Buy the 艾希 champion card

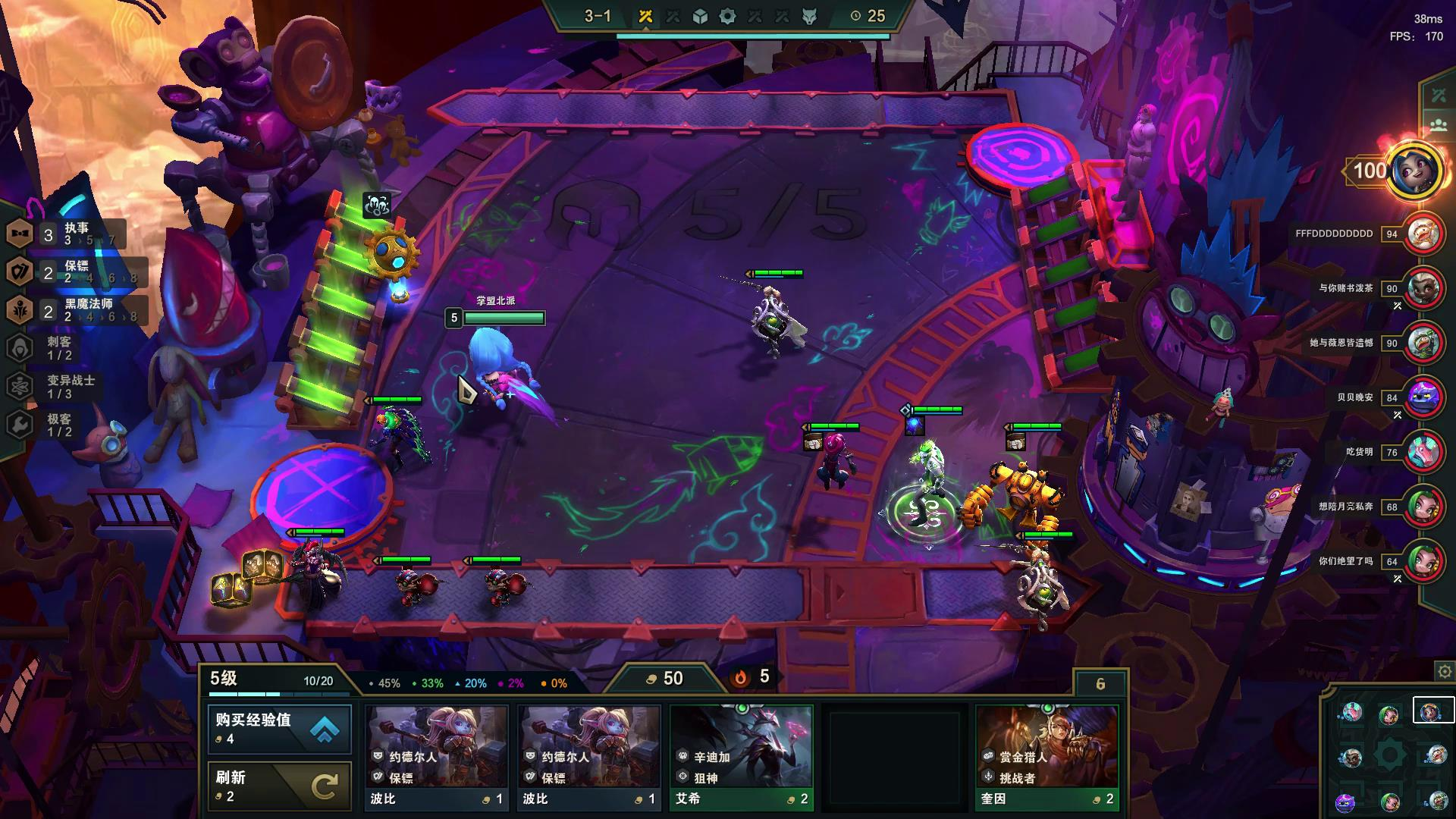pos(741,758)
